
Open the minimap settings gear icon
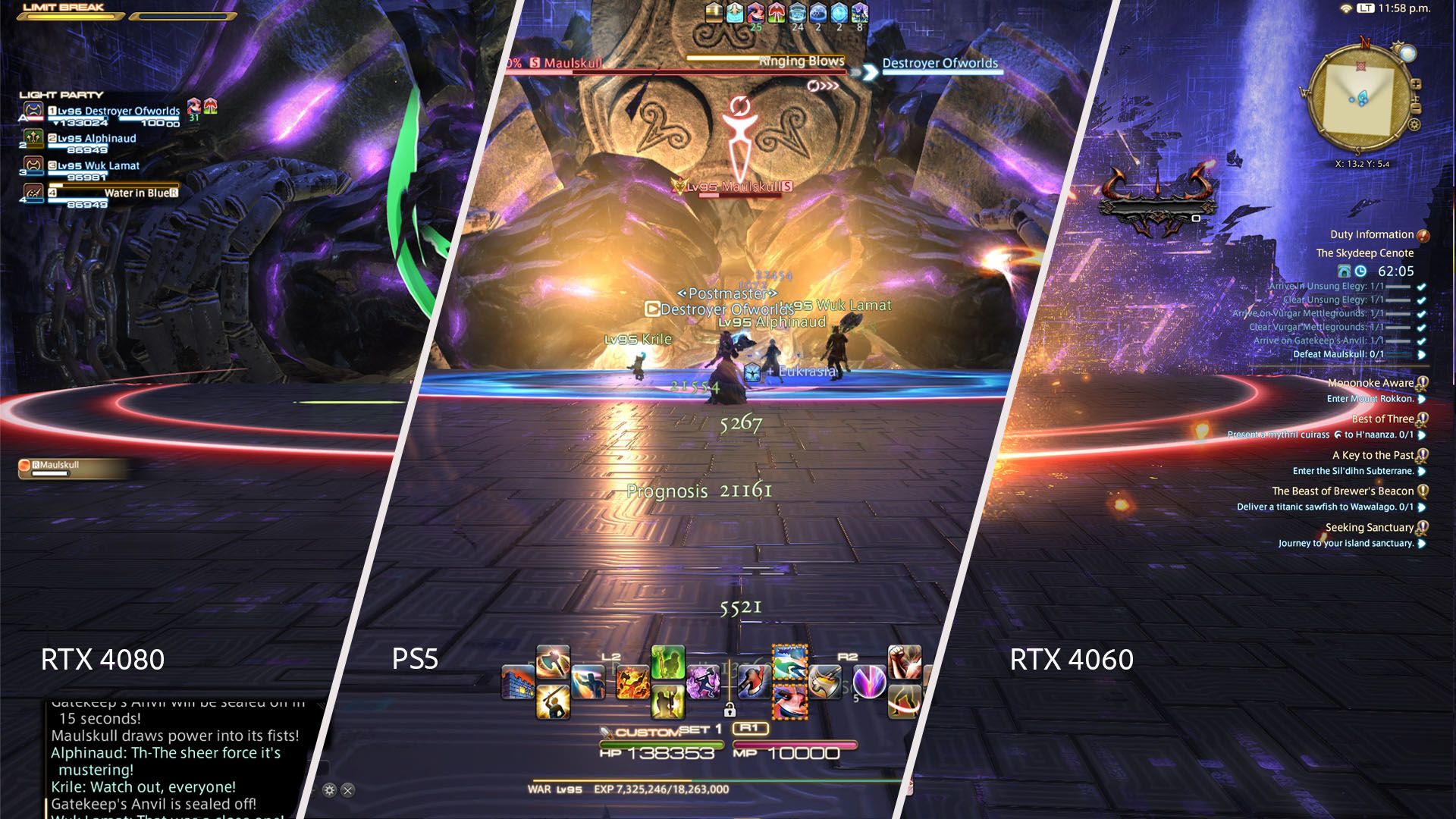[1414, 125]
